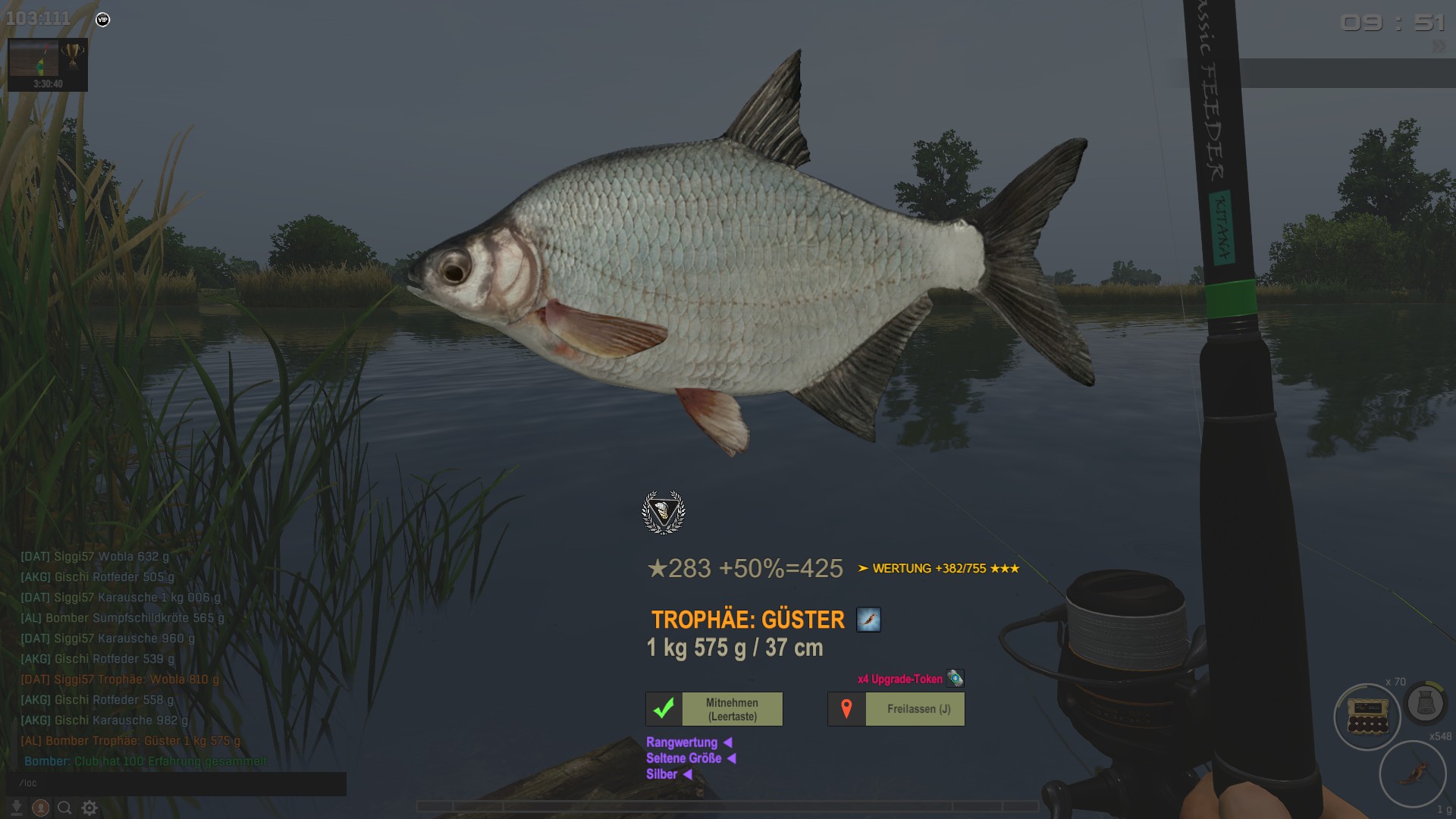Open chat settings with the gear icon
Viewport: 1456px width, 819px height.
click(89, 808)
